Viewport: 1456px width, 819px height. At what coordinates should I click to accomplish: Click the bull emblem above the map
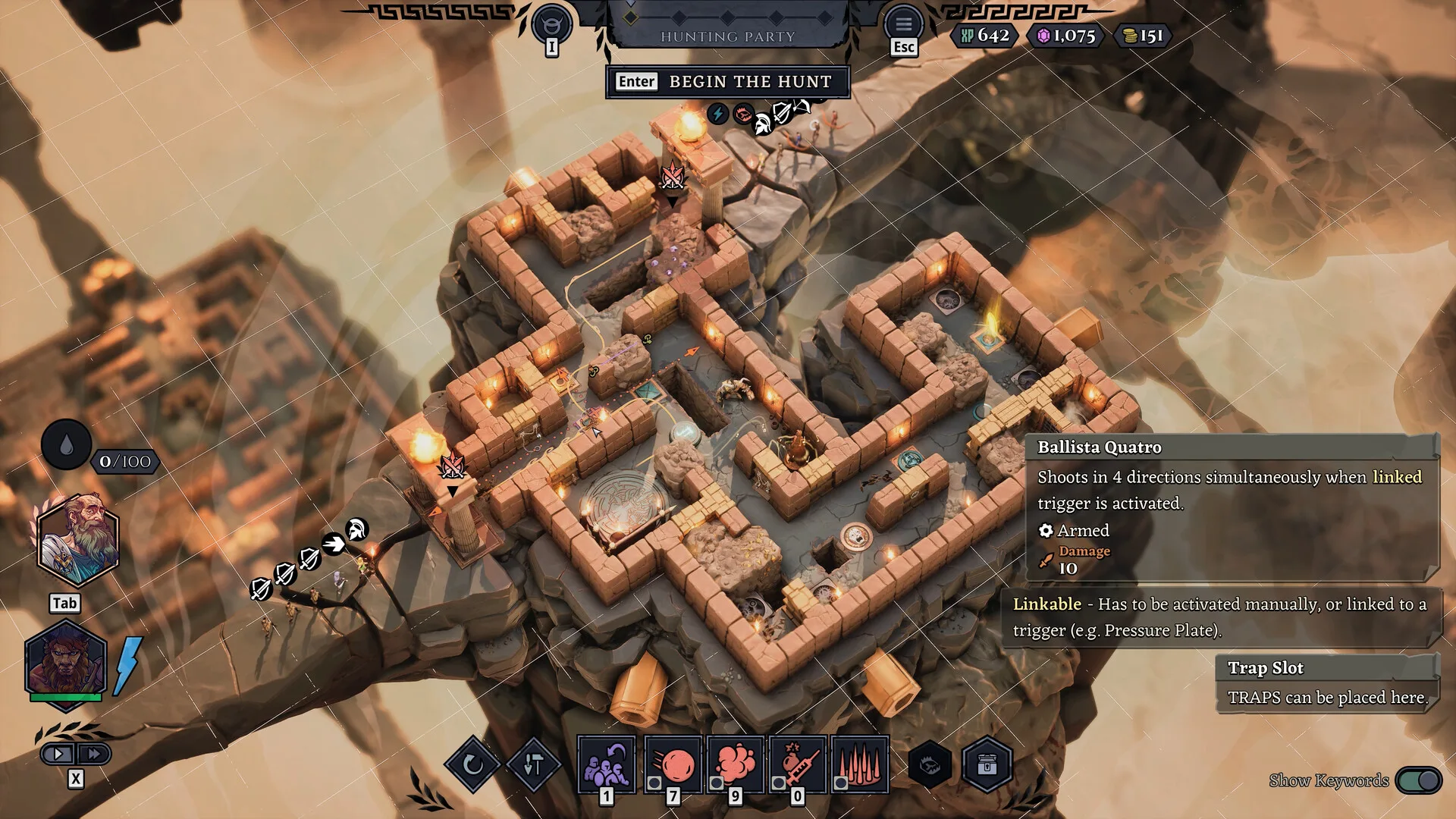click(551, 22)
